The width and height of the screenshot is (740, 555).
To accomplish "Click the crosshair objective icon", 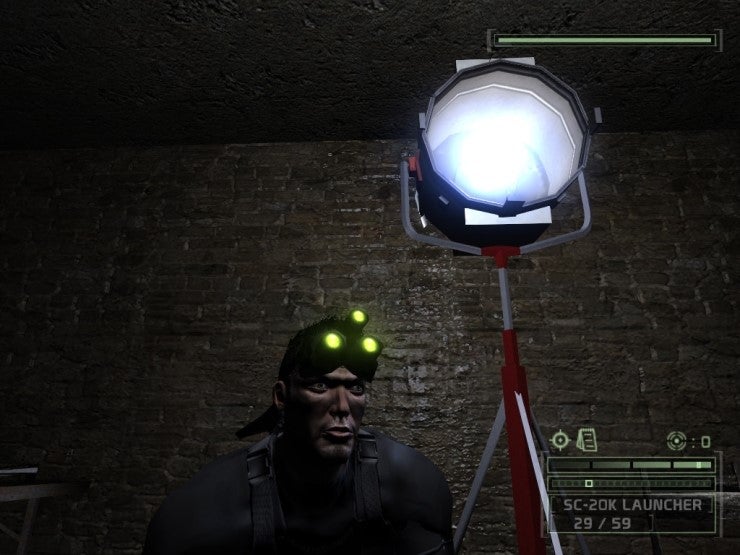I will (x=560, y=440).
